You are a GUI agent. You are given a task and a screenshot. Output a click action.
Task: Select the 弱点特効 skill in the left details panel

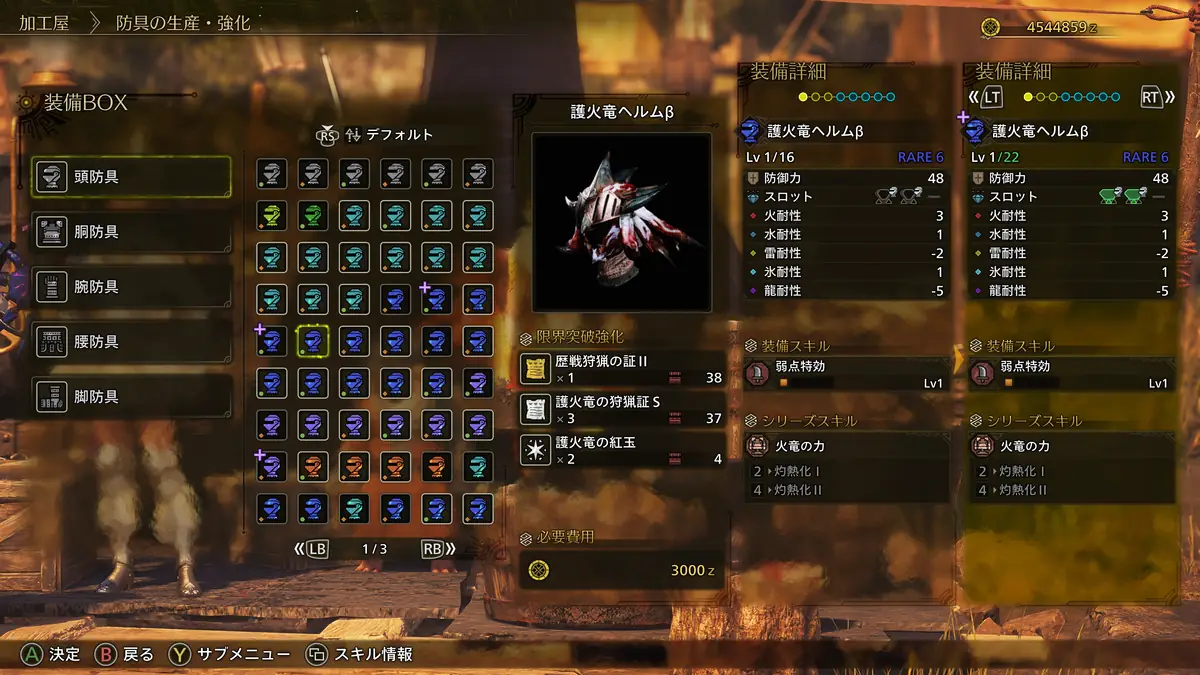coord(846,374)
